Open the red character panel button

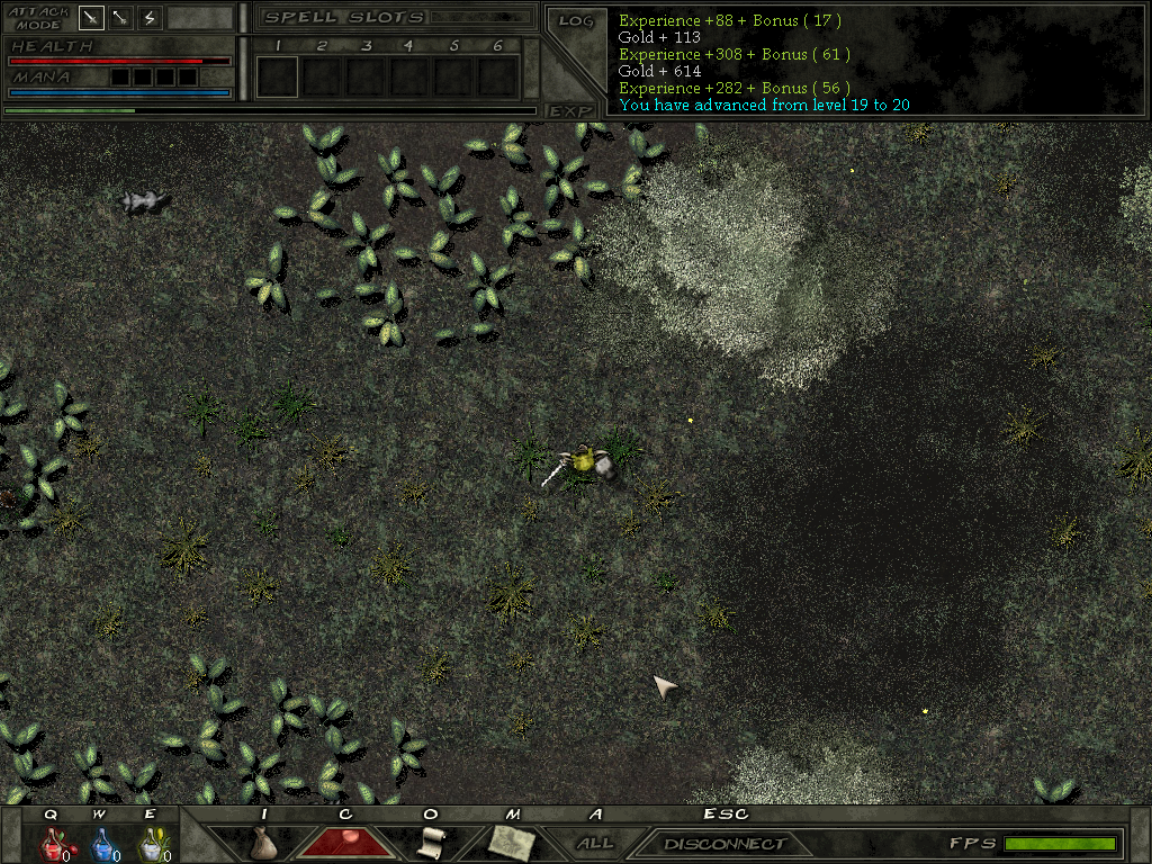(346, 842)
